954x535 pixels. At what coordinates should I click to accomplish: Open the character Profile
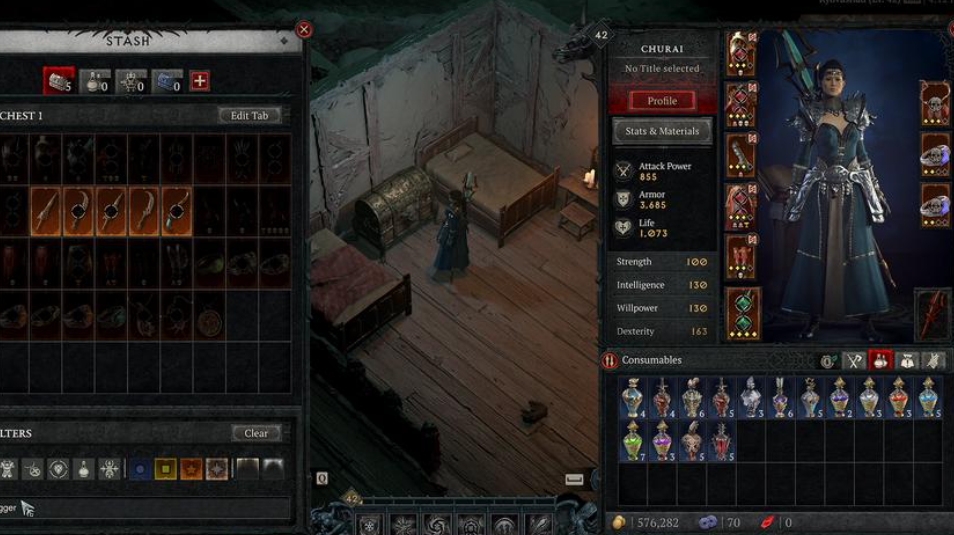click(661, 100)
